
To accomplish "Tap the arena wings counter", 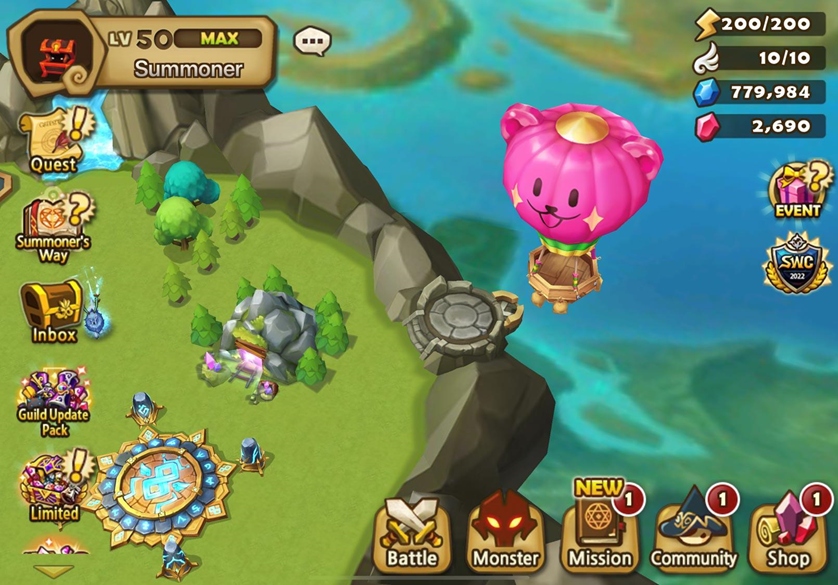I will (760, 58).
